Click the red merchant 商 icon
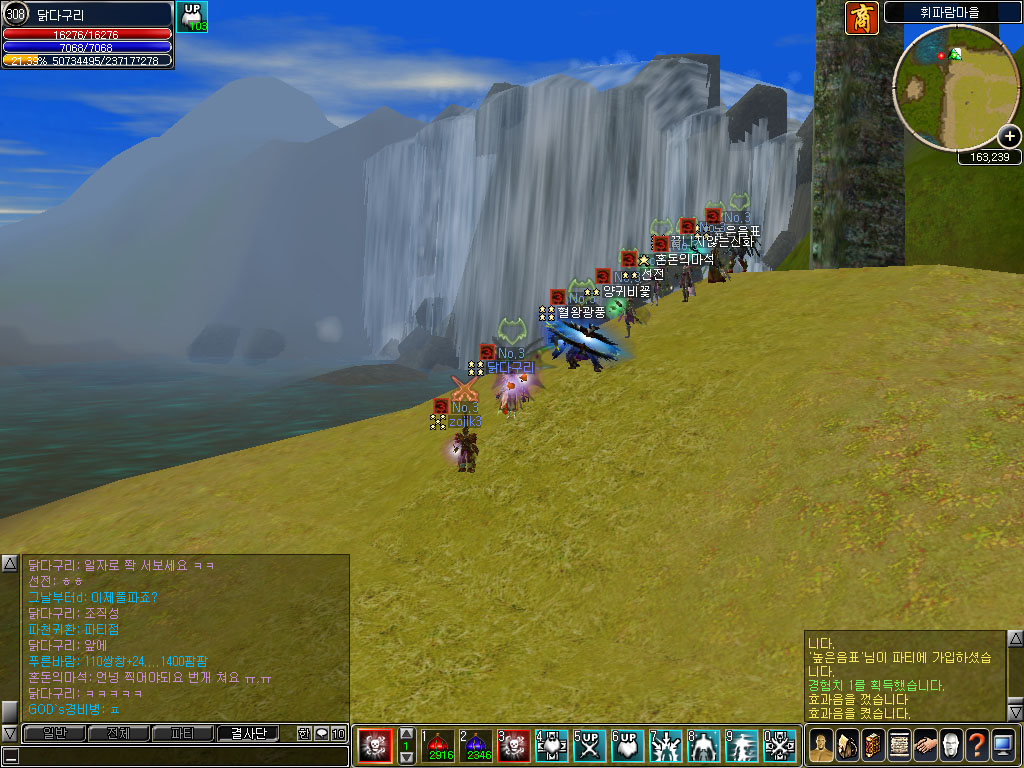 click(x=861, y=18)
